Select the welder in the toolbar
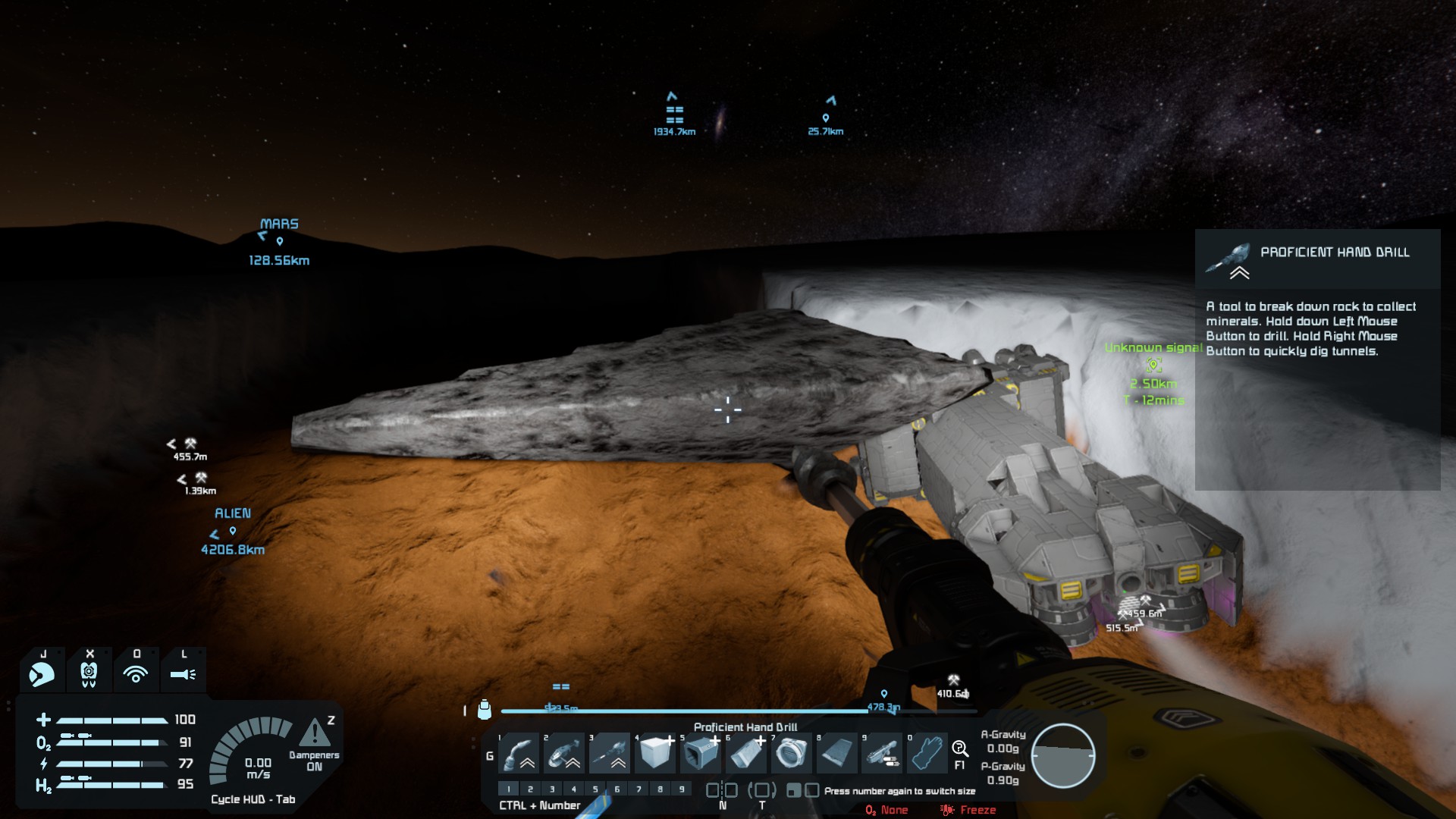 coord(520,754)
